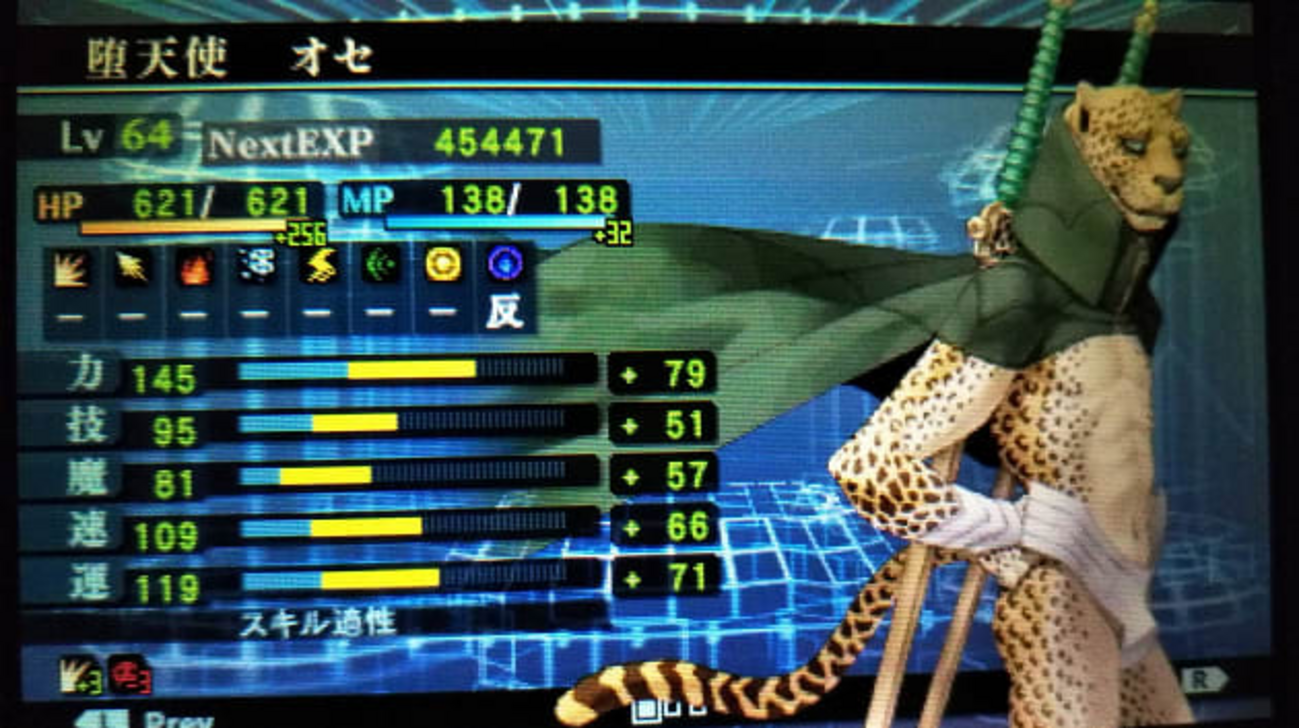Select the 運 luck stat row
This screenshot has height=728, width=1299.
coord(368,580)
